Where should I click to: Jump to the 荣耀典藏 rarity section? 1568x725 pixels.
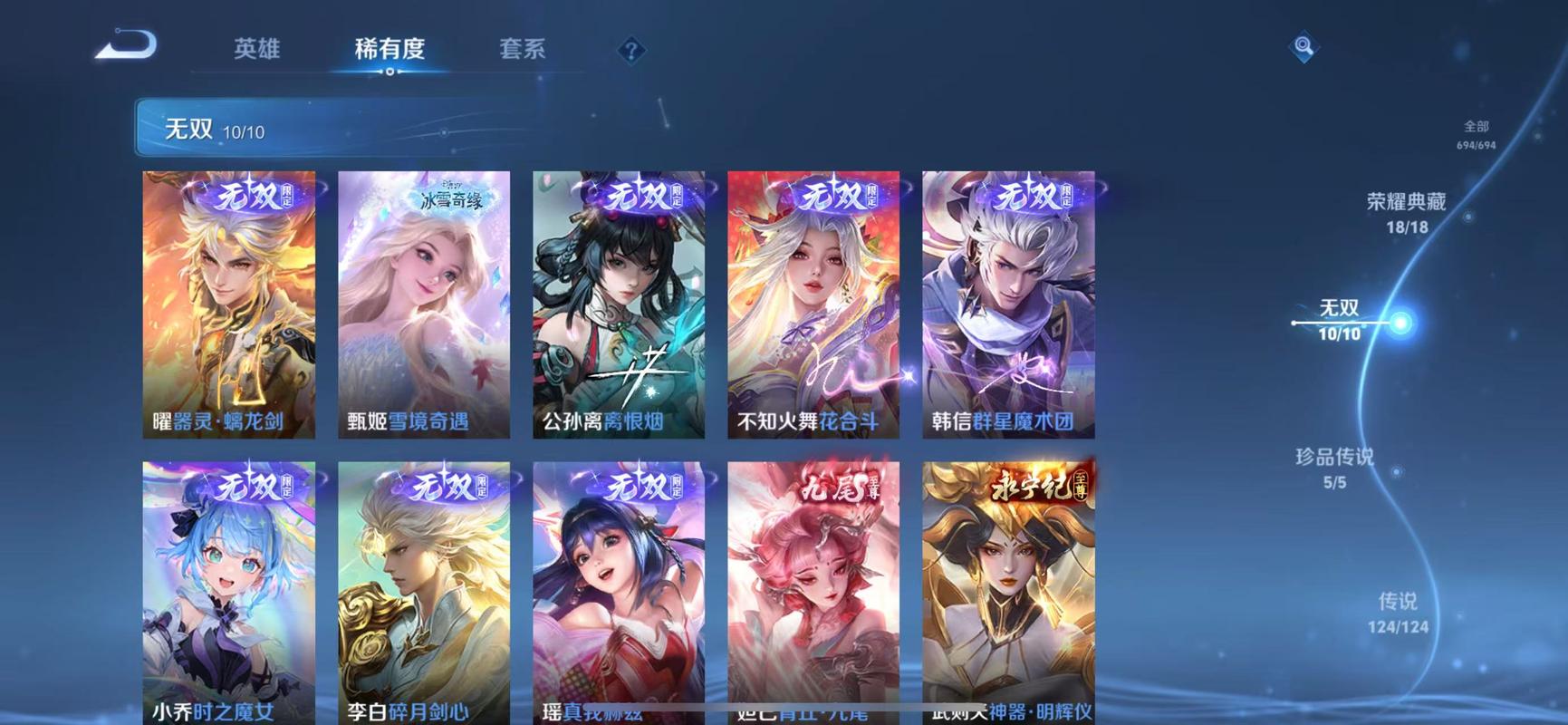point(1406,212)
